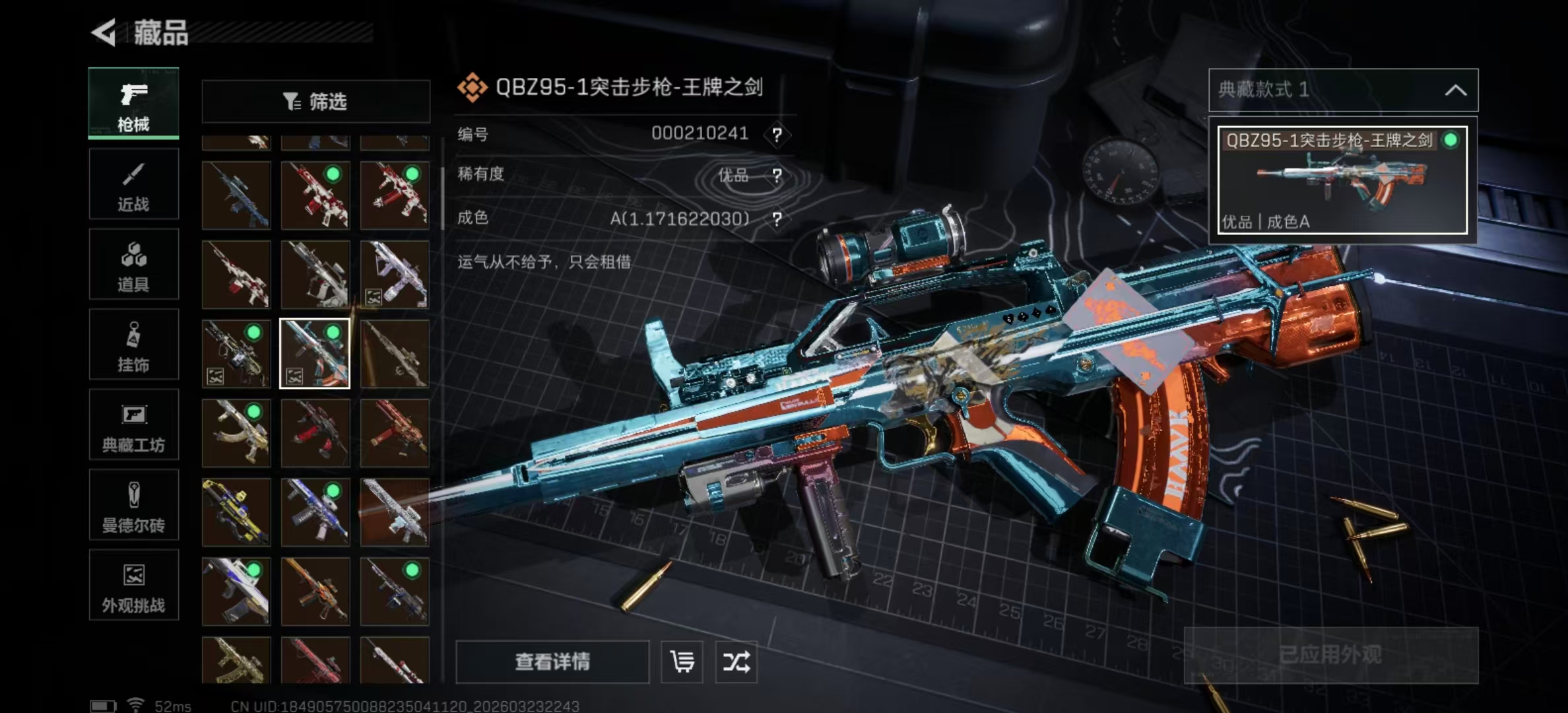Click the 已应用外观 applied skin button
Image resolution: width=1568 pixels, height=713 pixels.
[1330, 655]
